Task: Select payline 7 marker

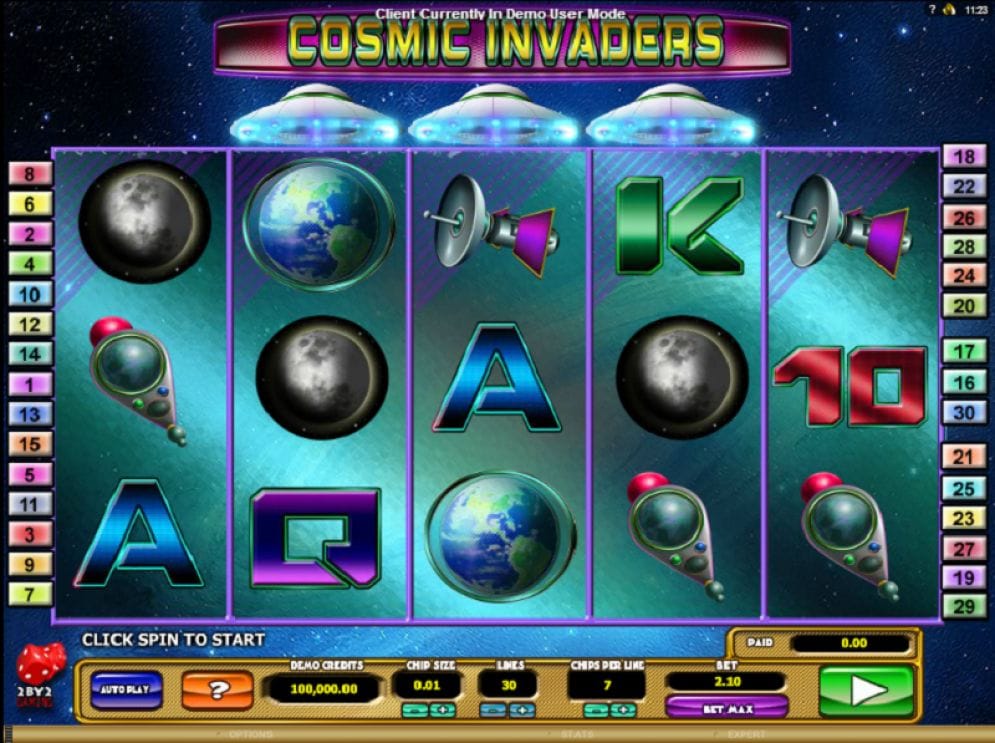Action: pos(30,594)
